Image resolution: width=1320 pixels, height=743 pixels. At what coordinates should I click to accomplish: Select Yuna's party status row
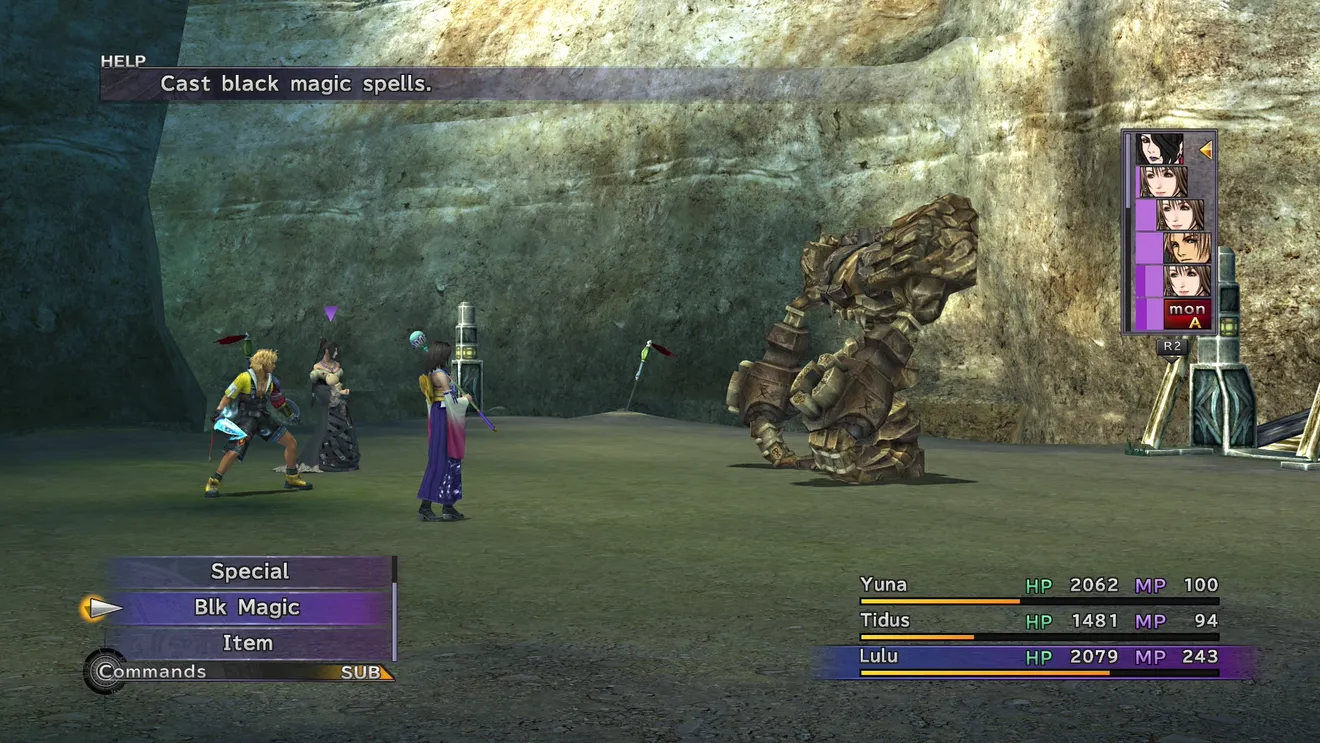click(1038, 587)
